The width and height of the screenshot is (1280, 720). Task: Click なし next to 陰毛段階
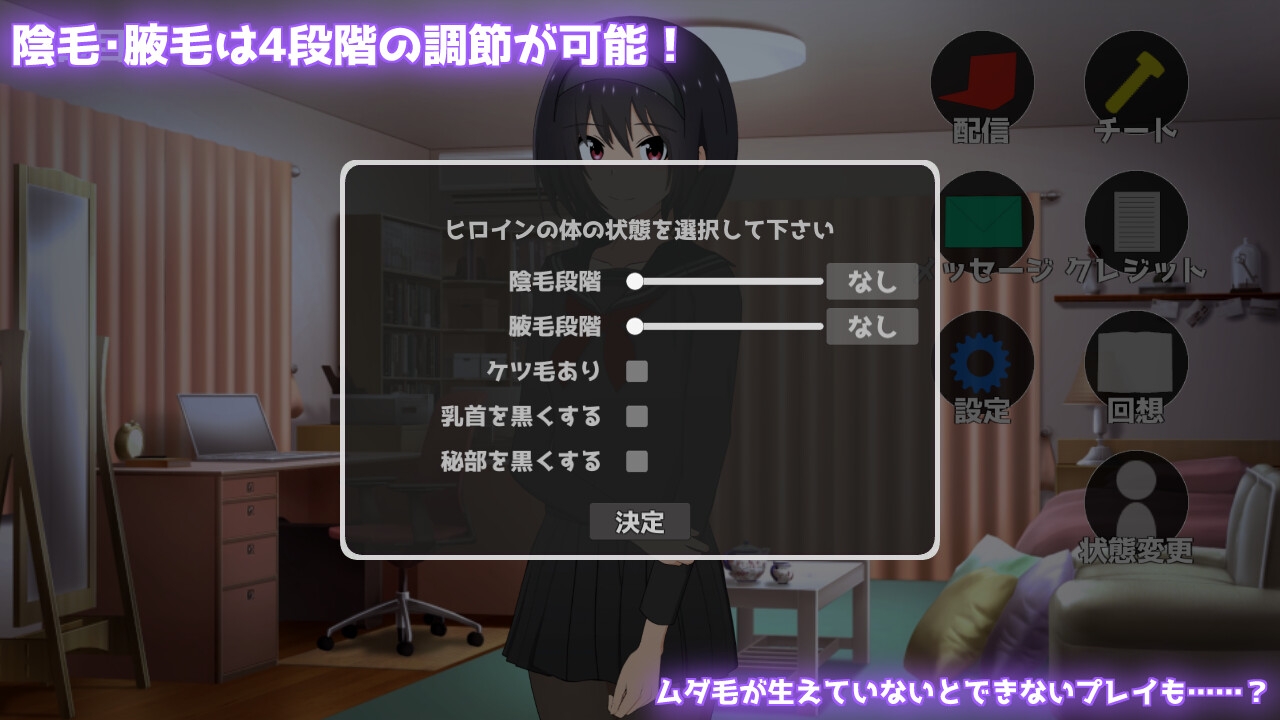(x=872, y=283)
